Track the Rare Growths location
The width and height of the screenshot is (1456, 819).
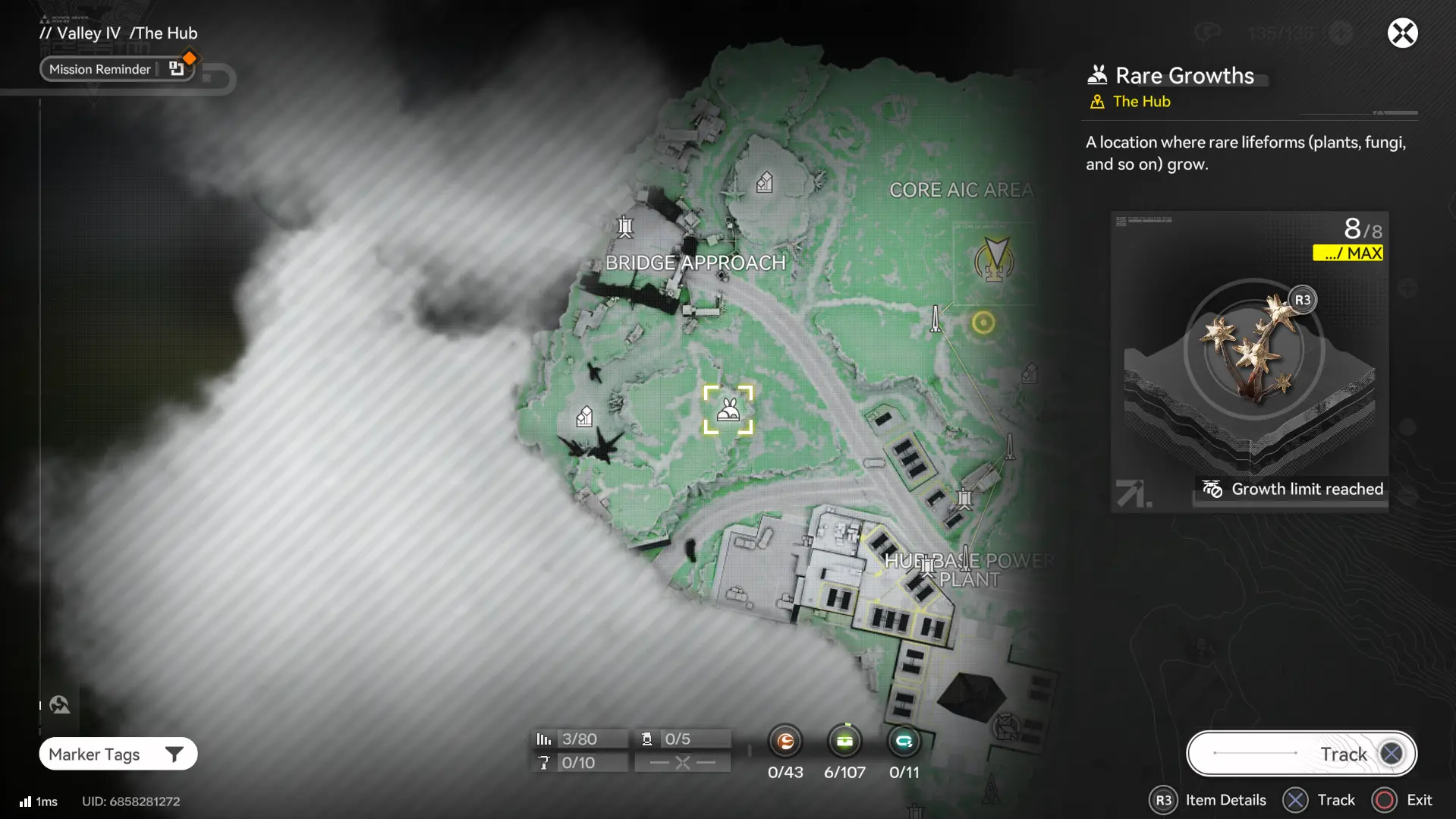coord(1301,754)
